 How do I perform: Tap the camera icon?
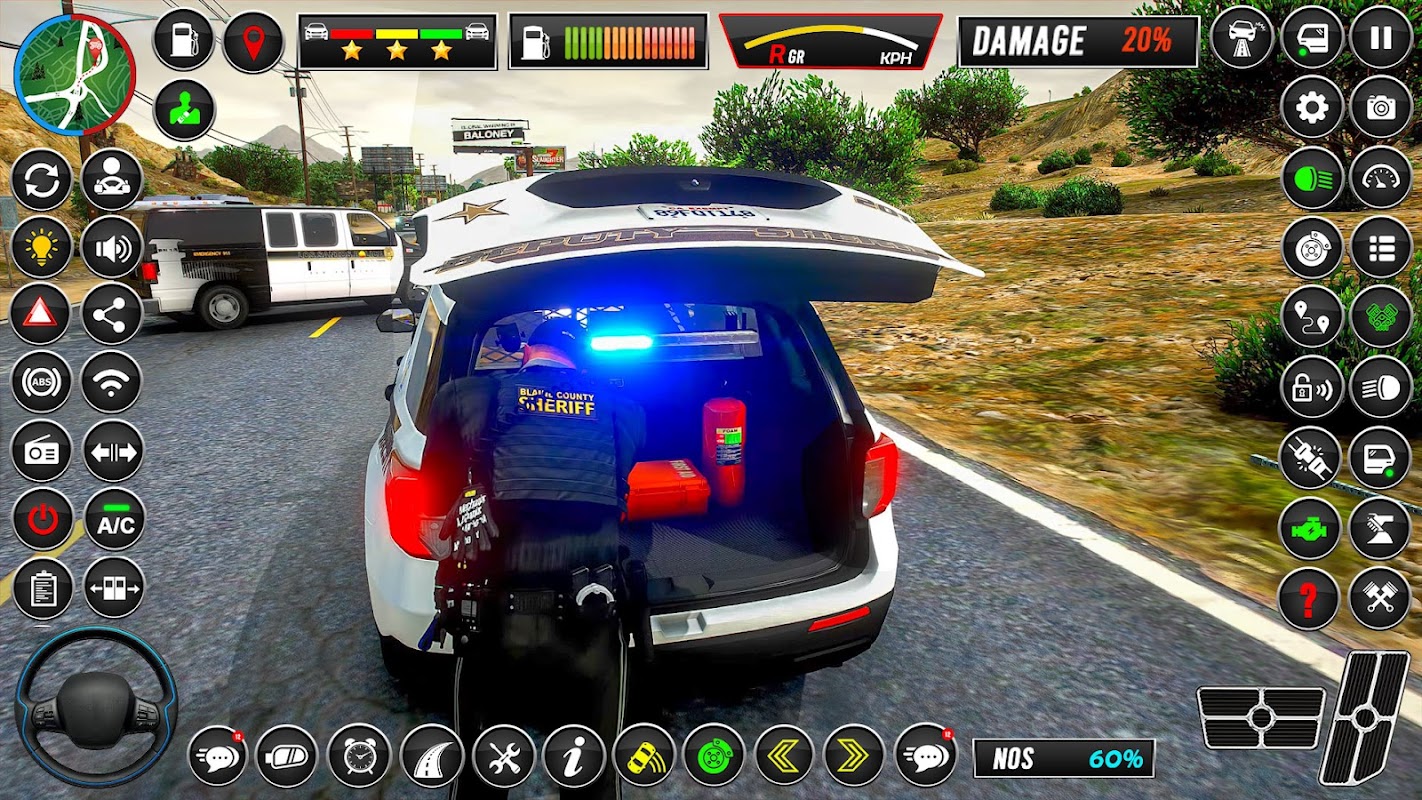(x=1381, y=107)
